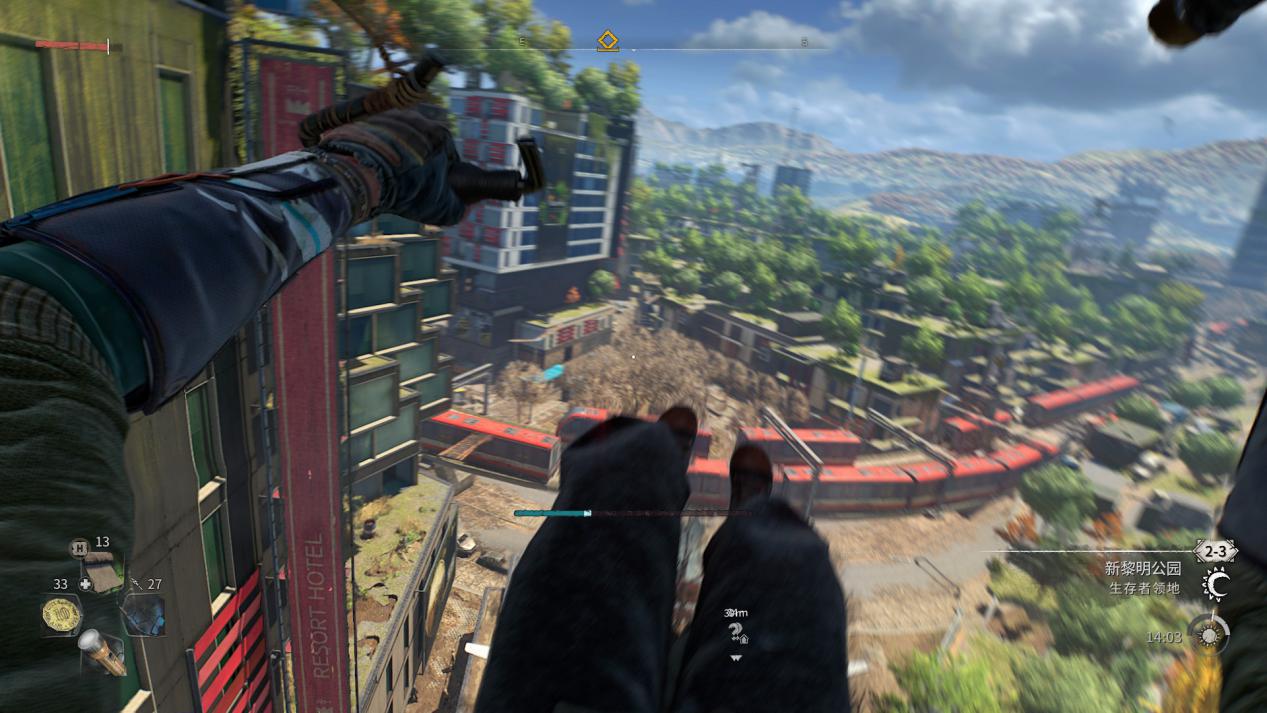Click the question mark waypoint distance marker

tap(736, 632)
